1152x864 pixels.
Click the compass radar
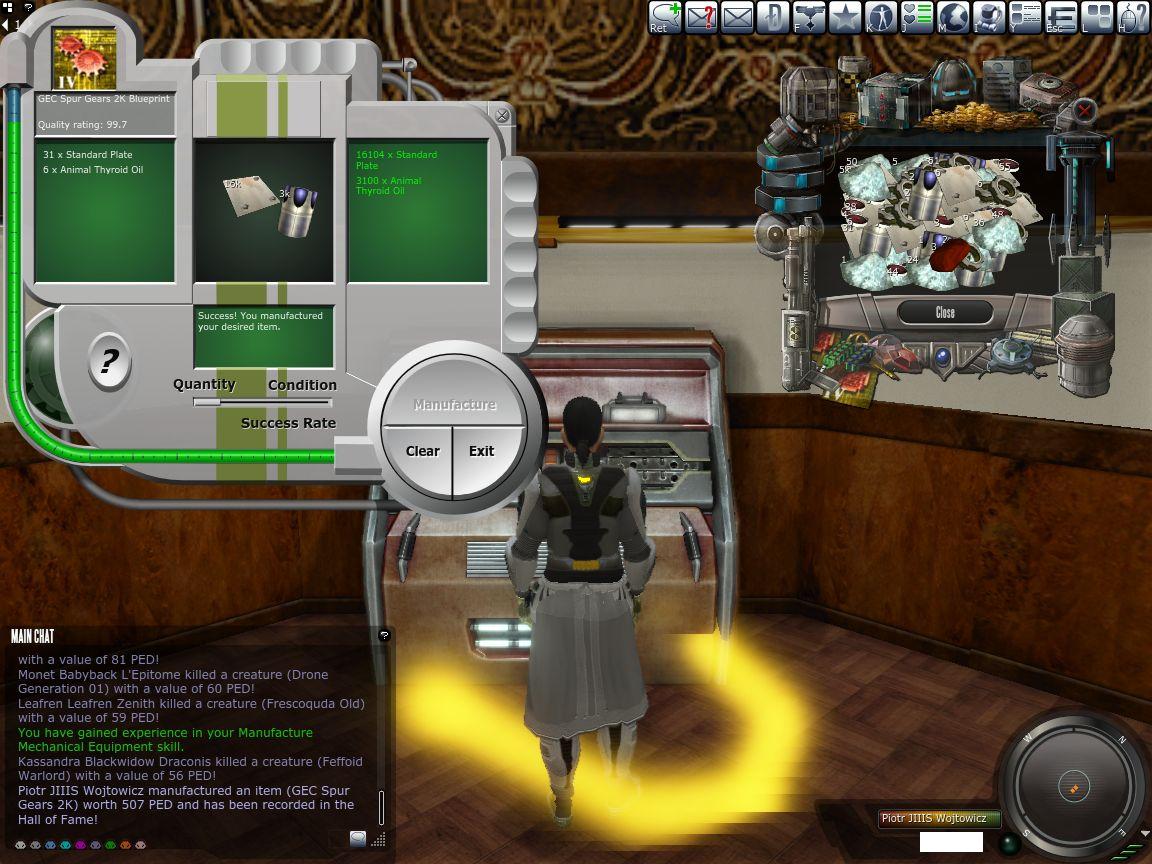[1072, 787]
